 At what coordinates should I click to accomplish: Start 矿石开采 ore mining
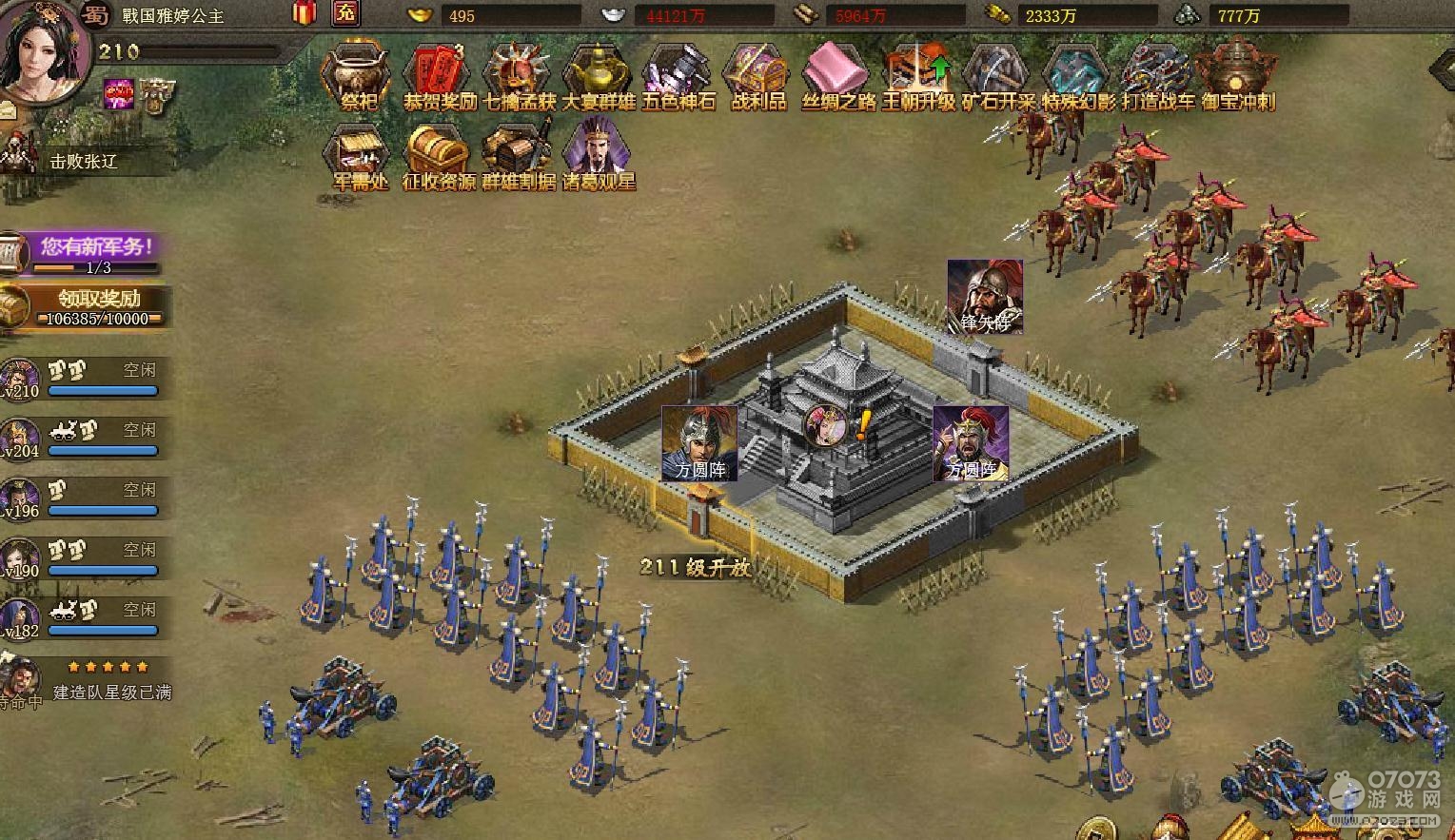pyautogui.click(x=997, y=75)
